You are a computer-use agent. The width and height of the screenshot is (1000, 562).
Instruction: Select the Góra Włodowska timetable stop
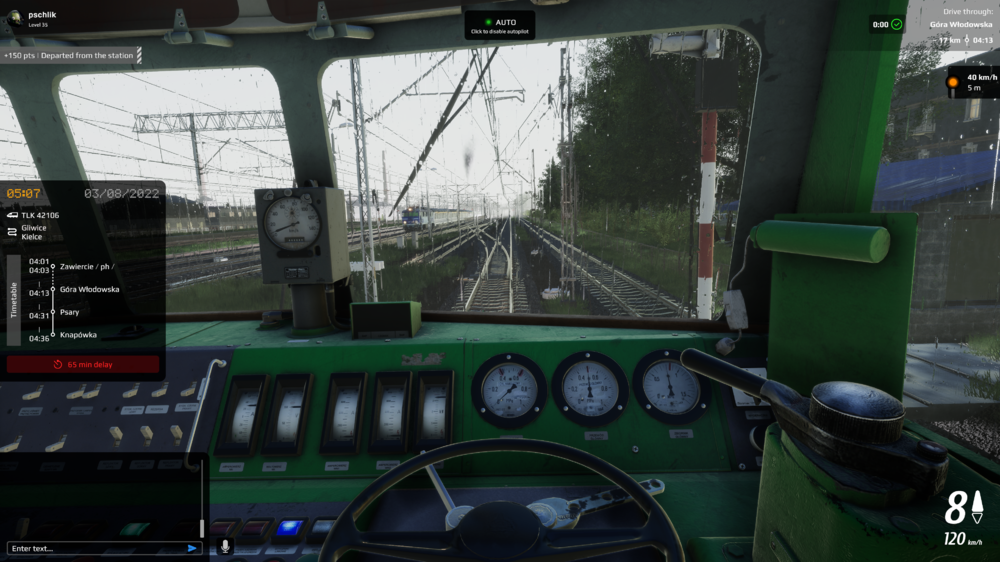coord(89,289)
